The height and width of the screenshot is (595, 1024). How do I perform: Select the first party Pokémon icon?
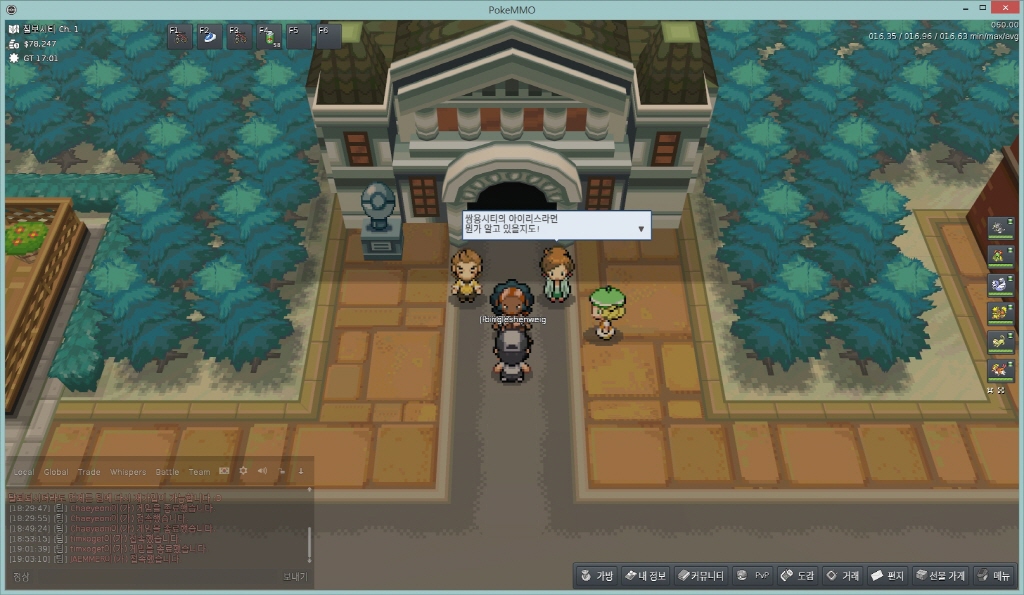pos(1001,229)
